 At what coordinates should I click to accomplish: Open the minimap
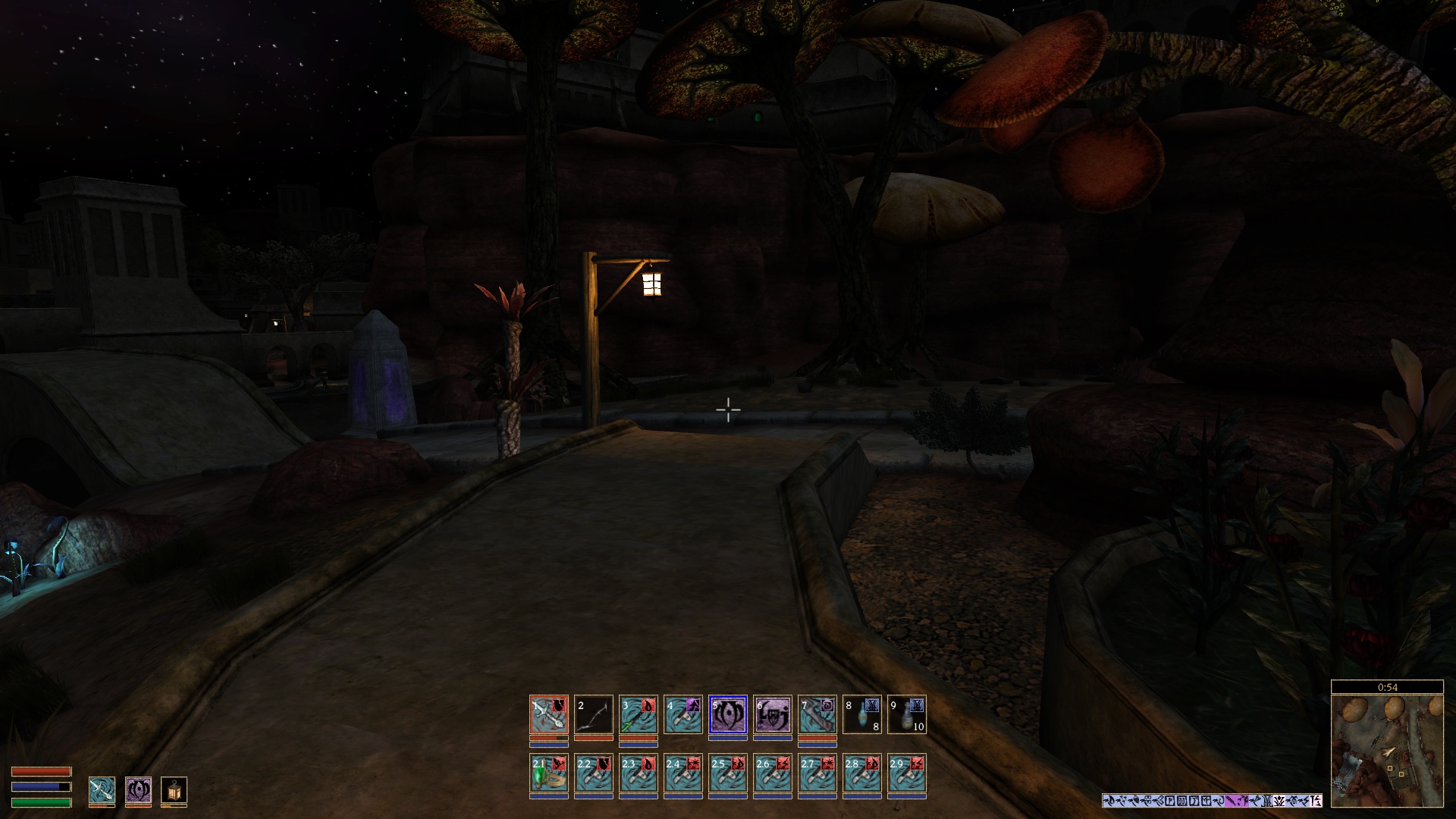point(1387,750)
